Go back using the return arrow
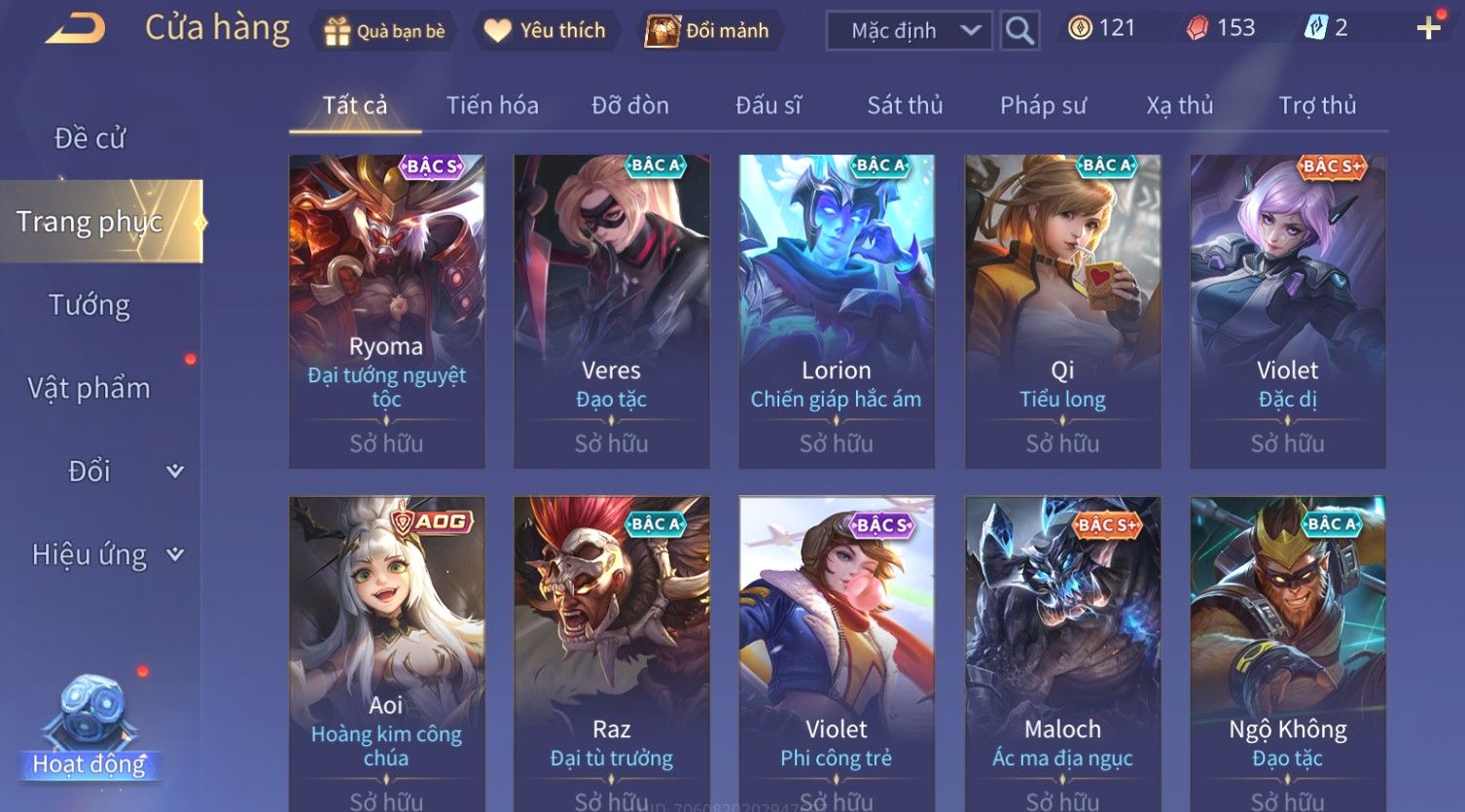The height and width of the screenshot is (812, 1465). (x=74, y=29)
